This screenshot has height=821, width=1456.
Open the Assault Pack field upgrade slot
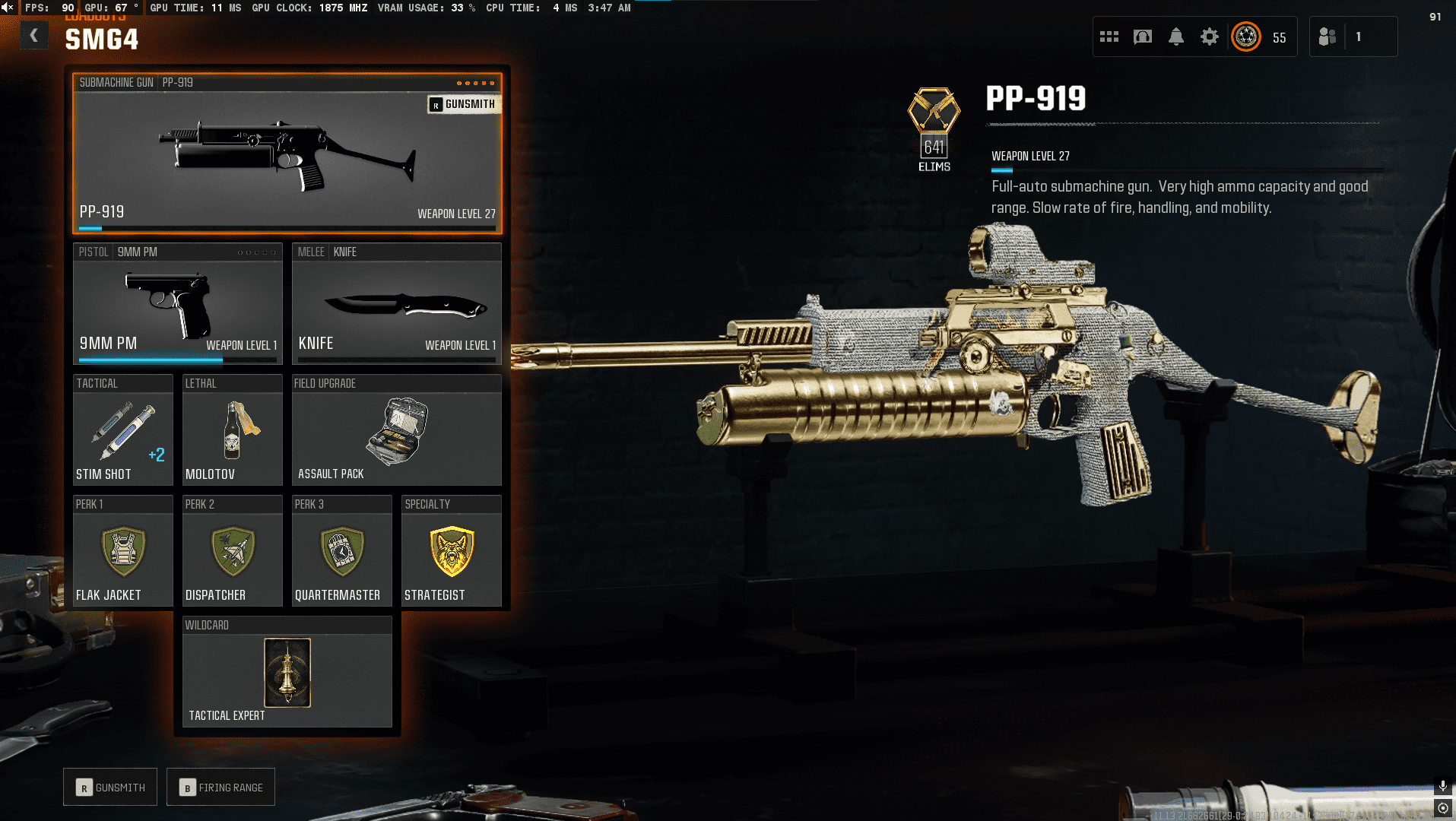click(x=396, y=430)
